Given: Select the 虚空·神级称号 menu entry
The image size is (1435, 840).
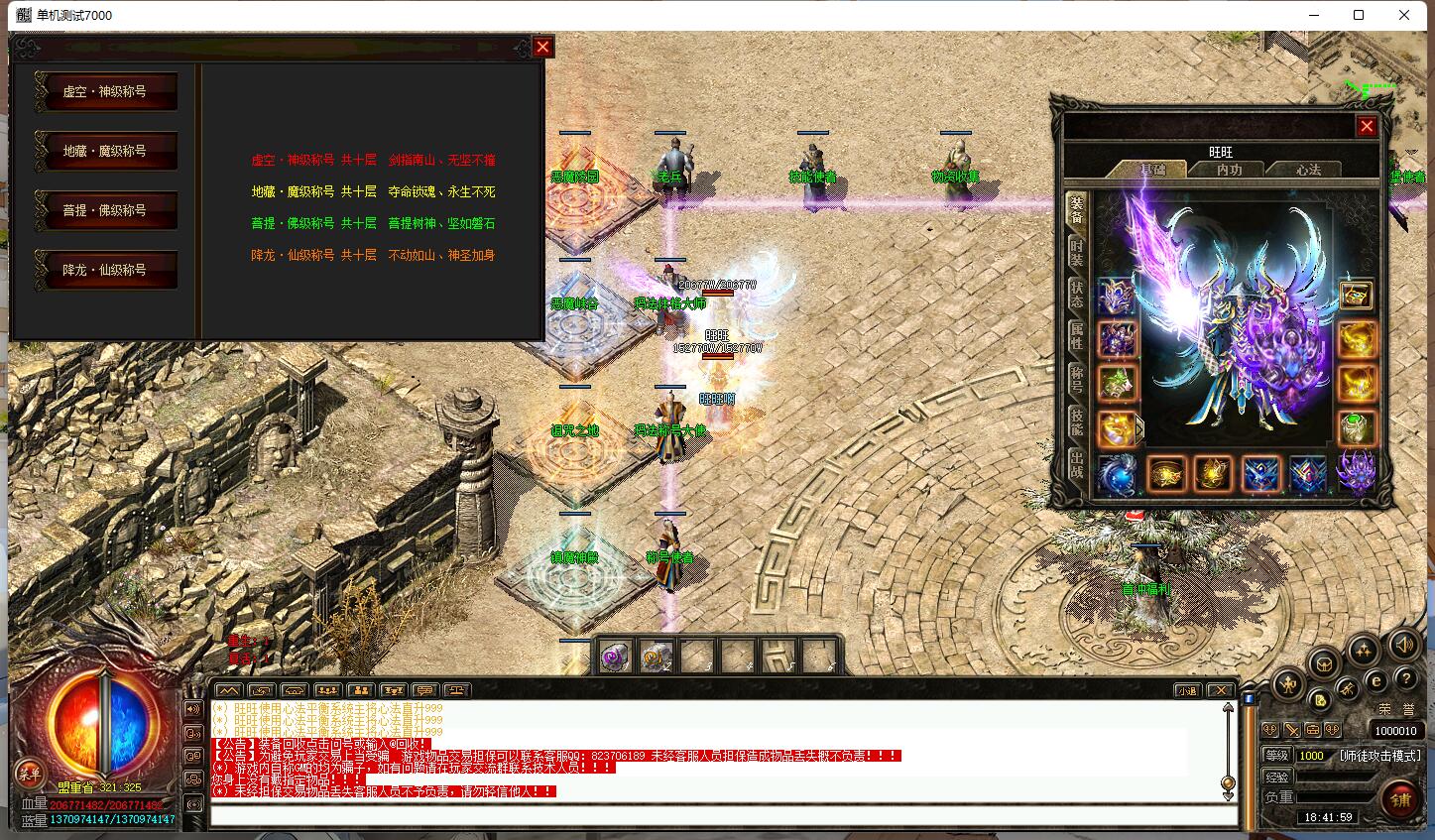Looking at the screenshot, I should [x=105, y=91].
